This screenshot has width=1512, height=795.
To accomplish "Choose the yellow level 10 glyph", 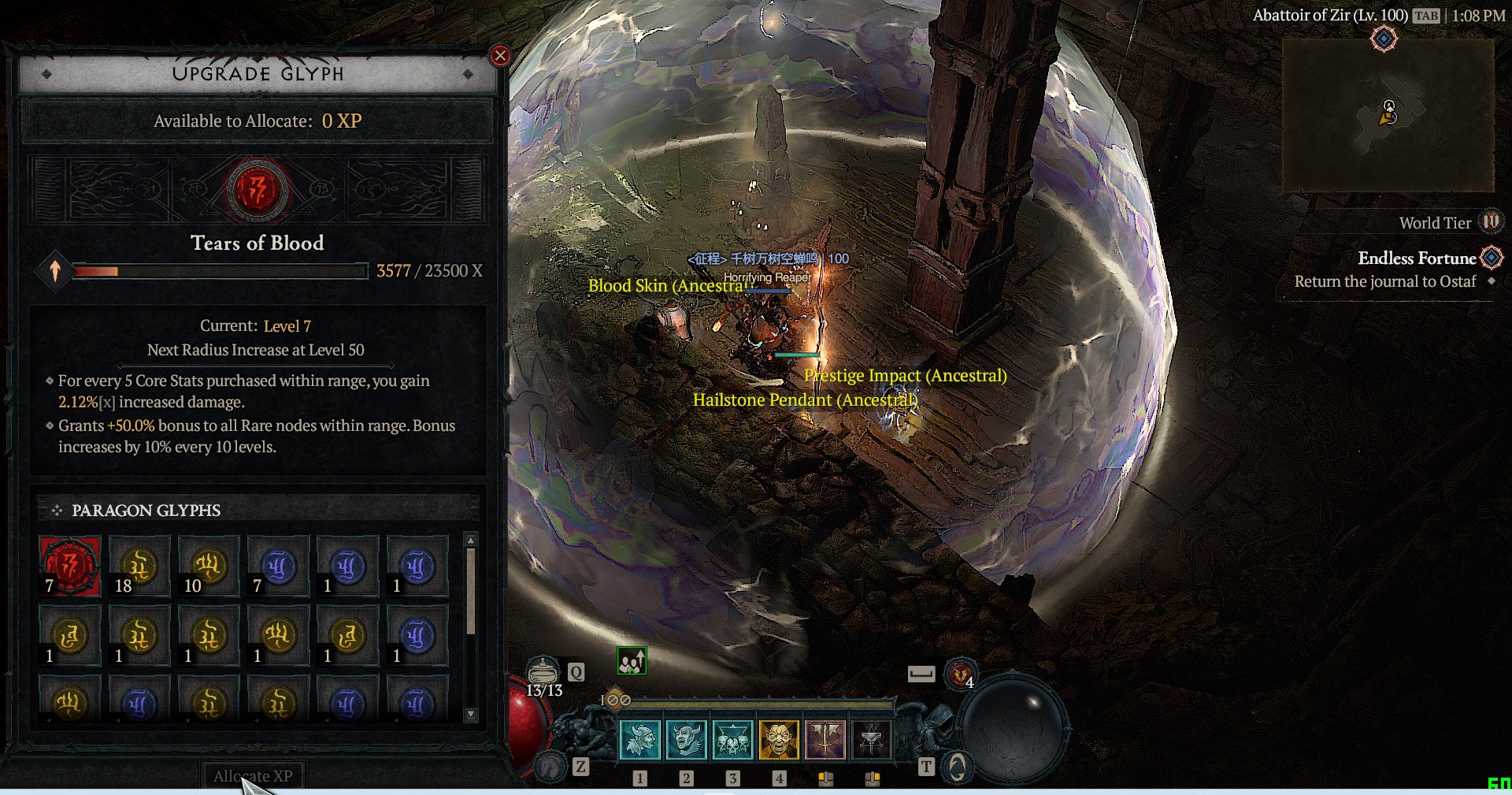I will pyautogui.click(x=209, y=566).
